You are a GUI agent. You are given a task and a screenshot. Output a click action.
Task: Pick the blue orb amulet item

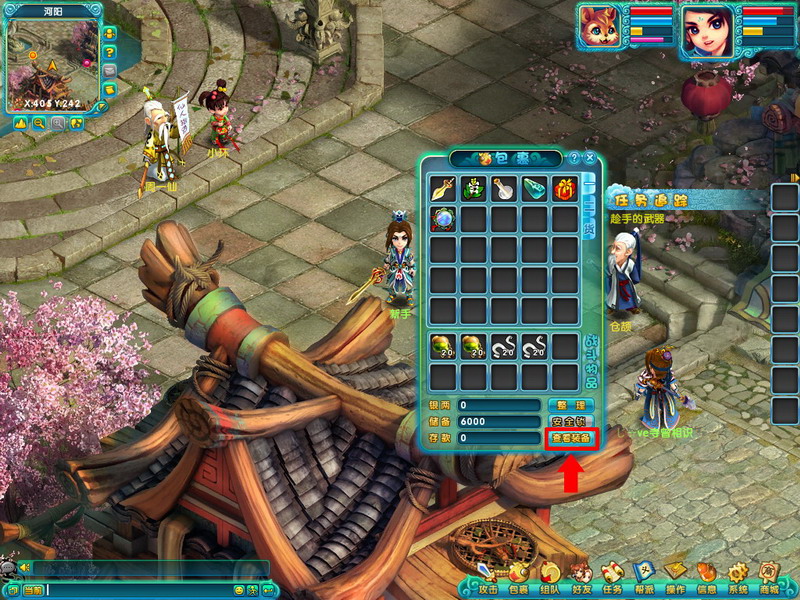pyautogui.click(x=443, y=218)
